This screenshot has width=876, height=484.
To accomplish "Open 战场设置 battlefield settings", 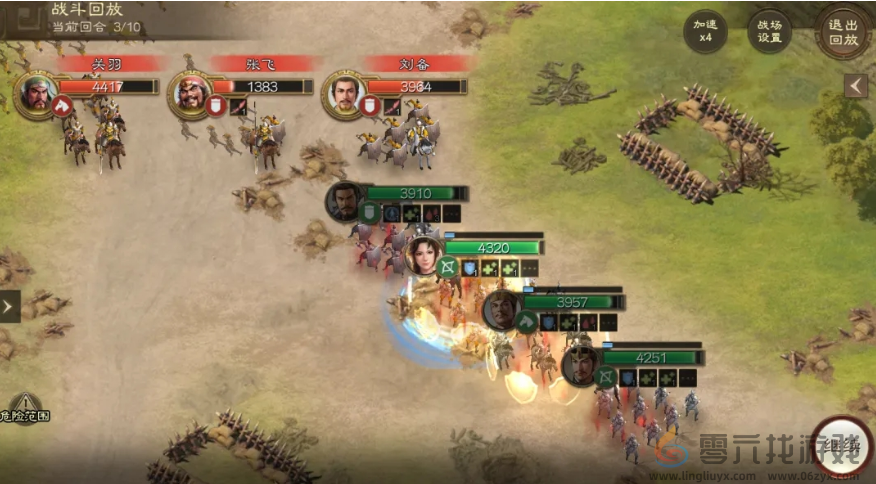I will pos(770,31).
